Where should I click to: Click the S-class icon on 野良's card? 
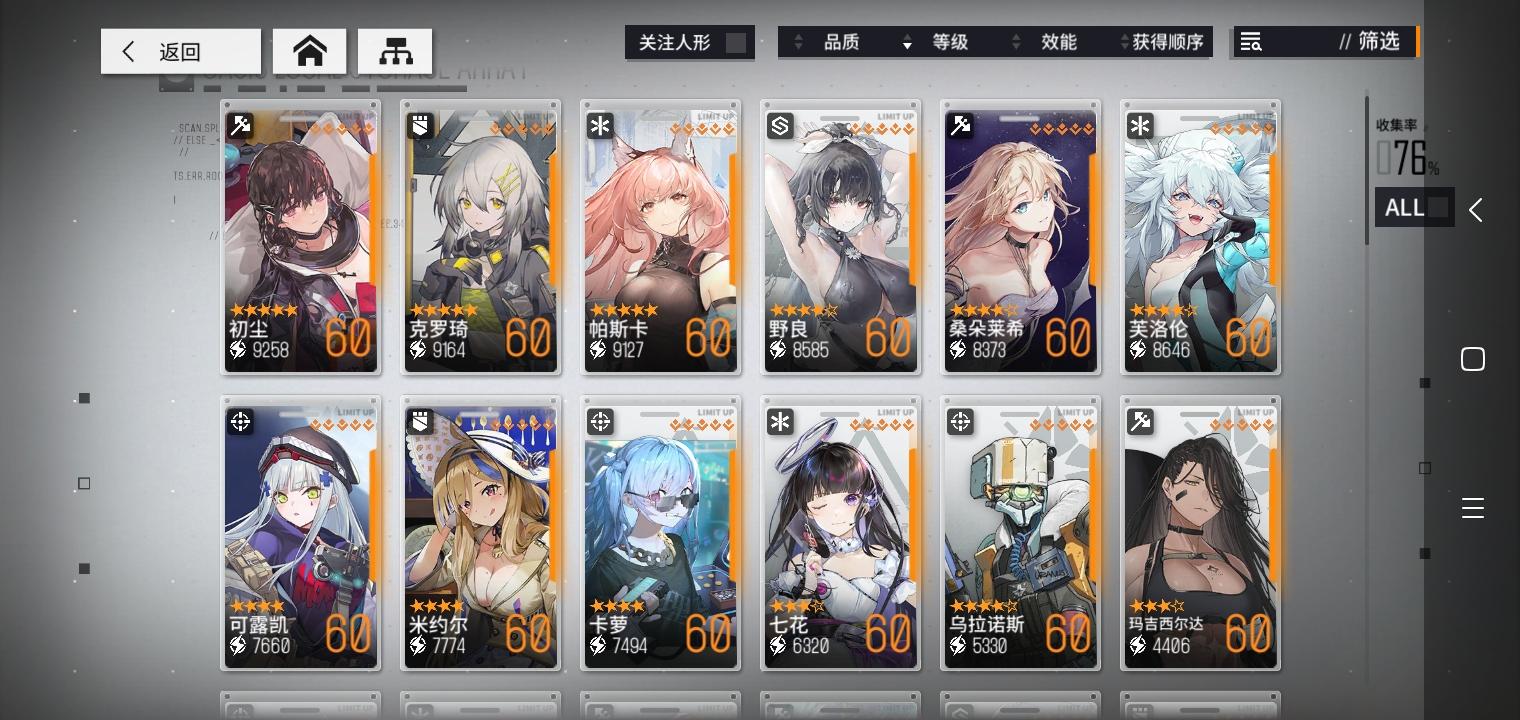[x=780, y=125]
